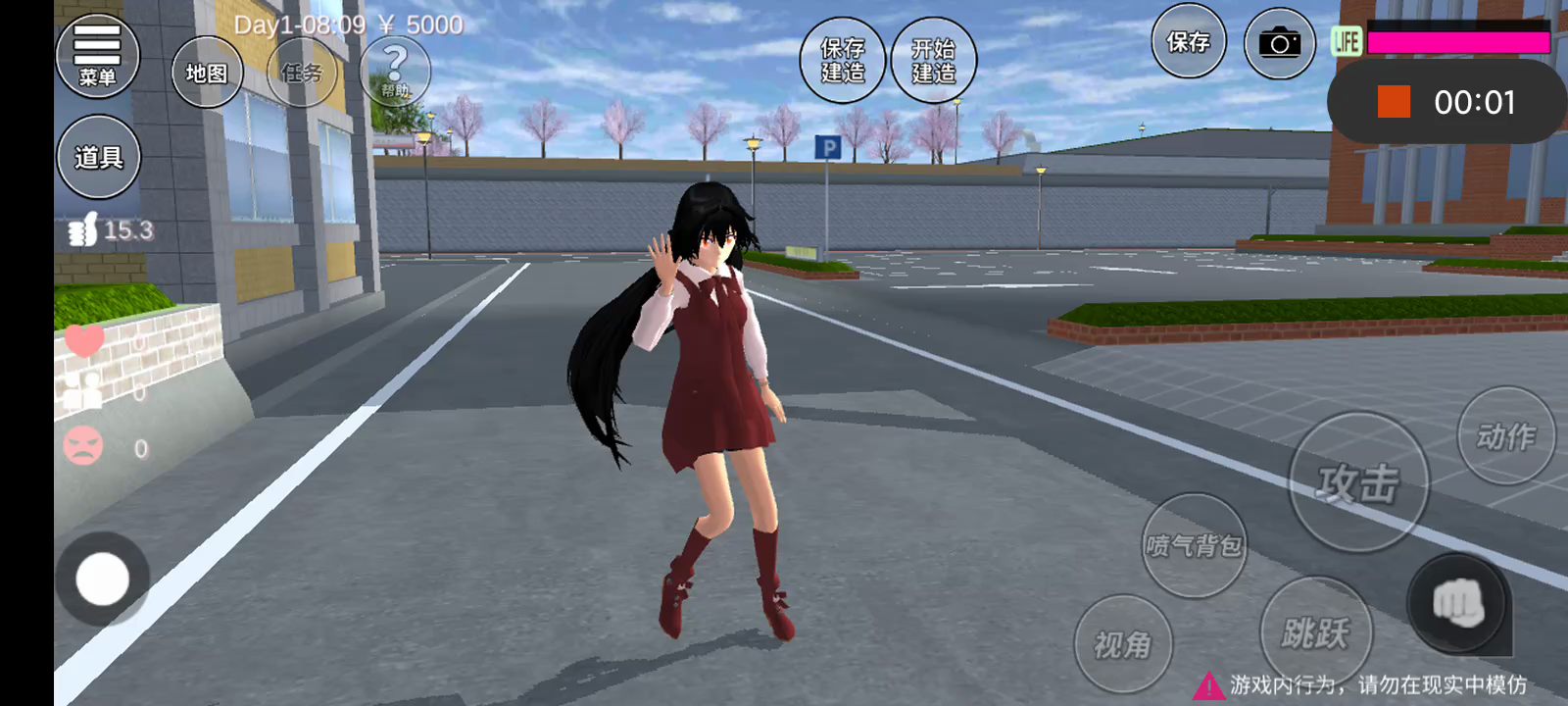Open the 动作 actions menu

pyautogui.click(x=1506, y=436)
